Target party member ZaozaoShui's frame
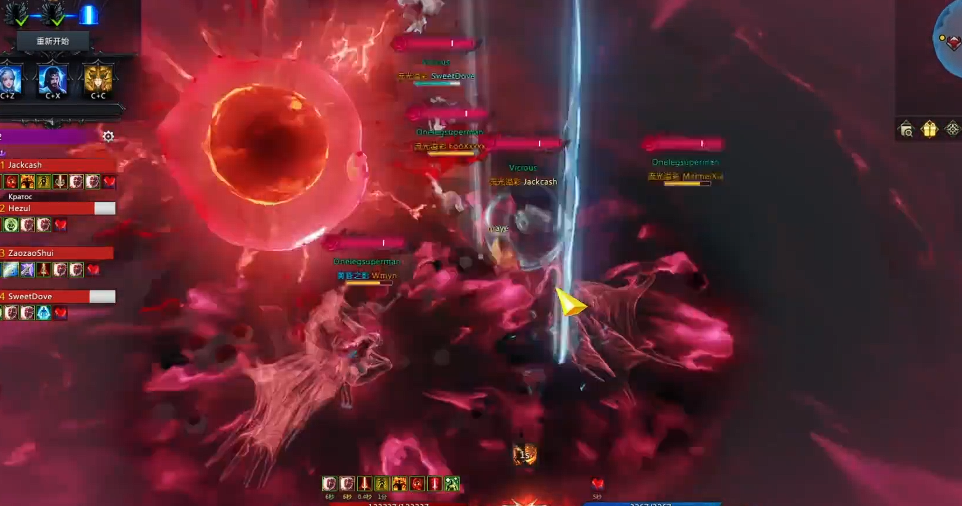This screenshot has width=962, height=506. coord(58,253)
